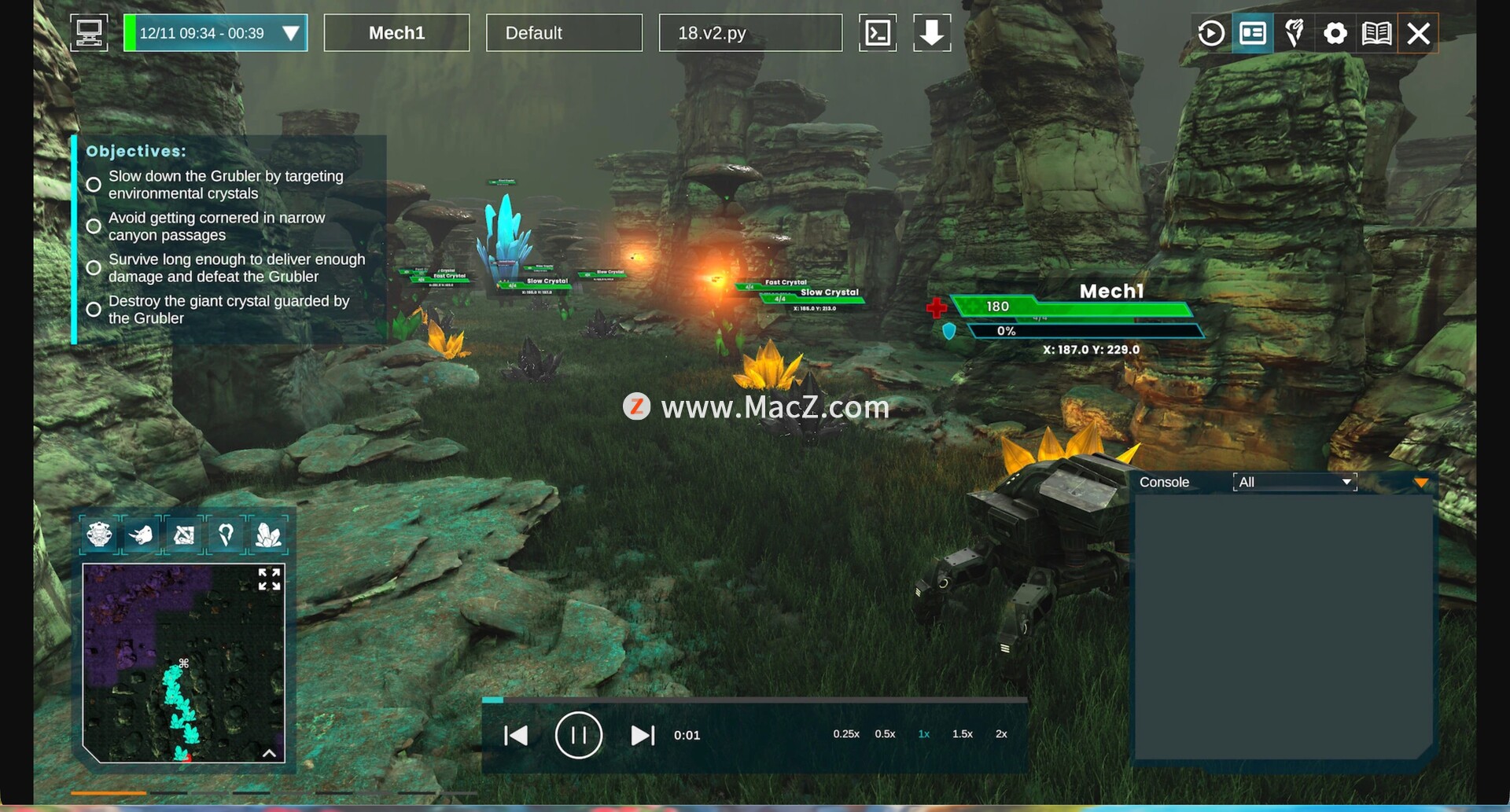Set playback speed to 2x
1510x812 pixels.
1001,734
